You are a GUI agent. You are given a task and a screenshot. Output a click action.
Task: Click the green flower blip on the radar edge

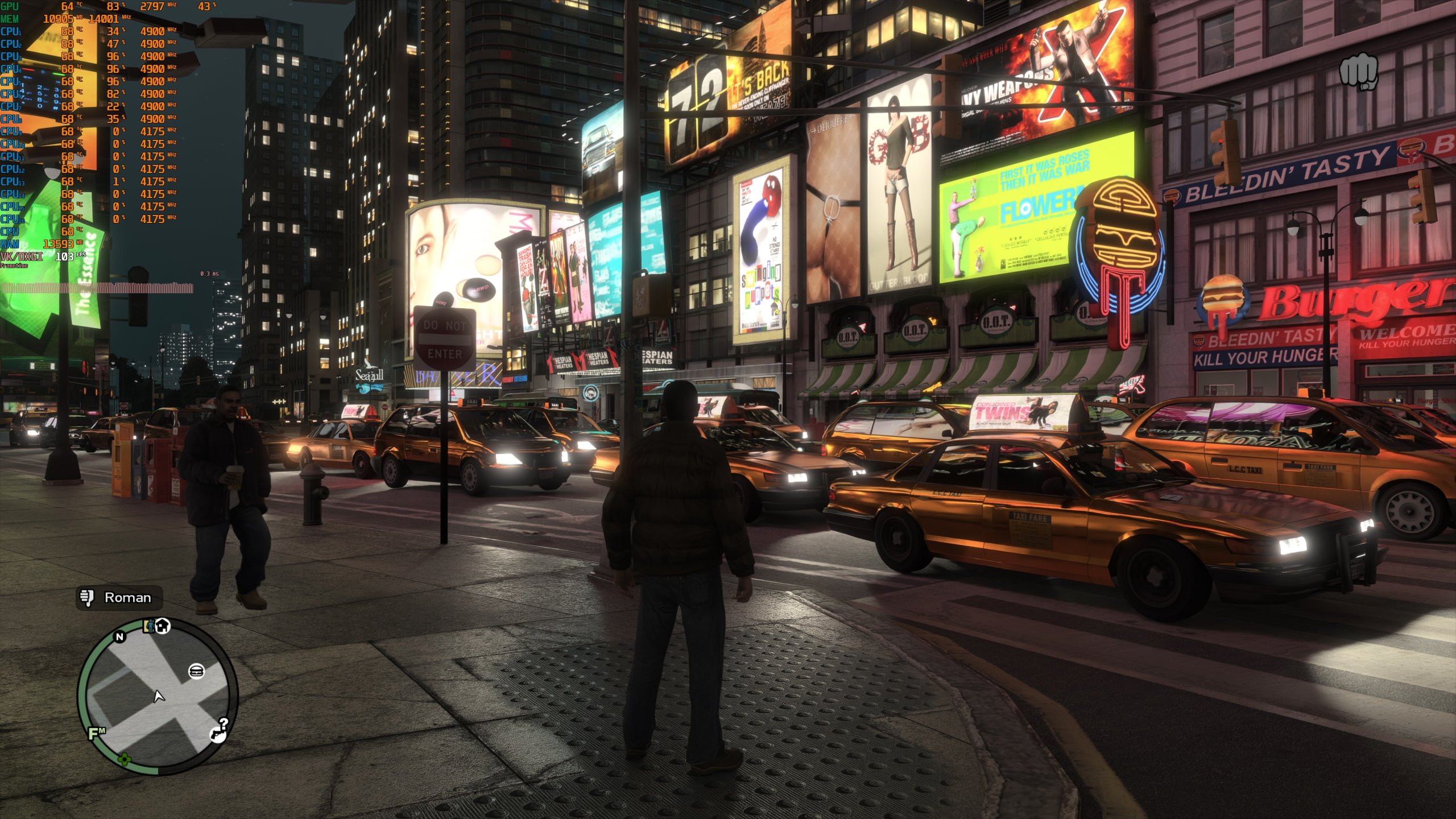(125, 758)
